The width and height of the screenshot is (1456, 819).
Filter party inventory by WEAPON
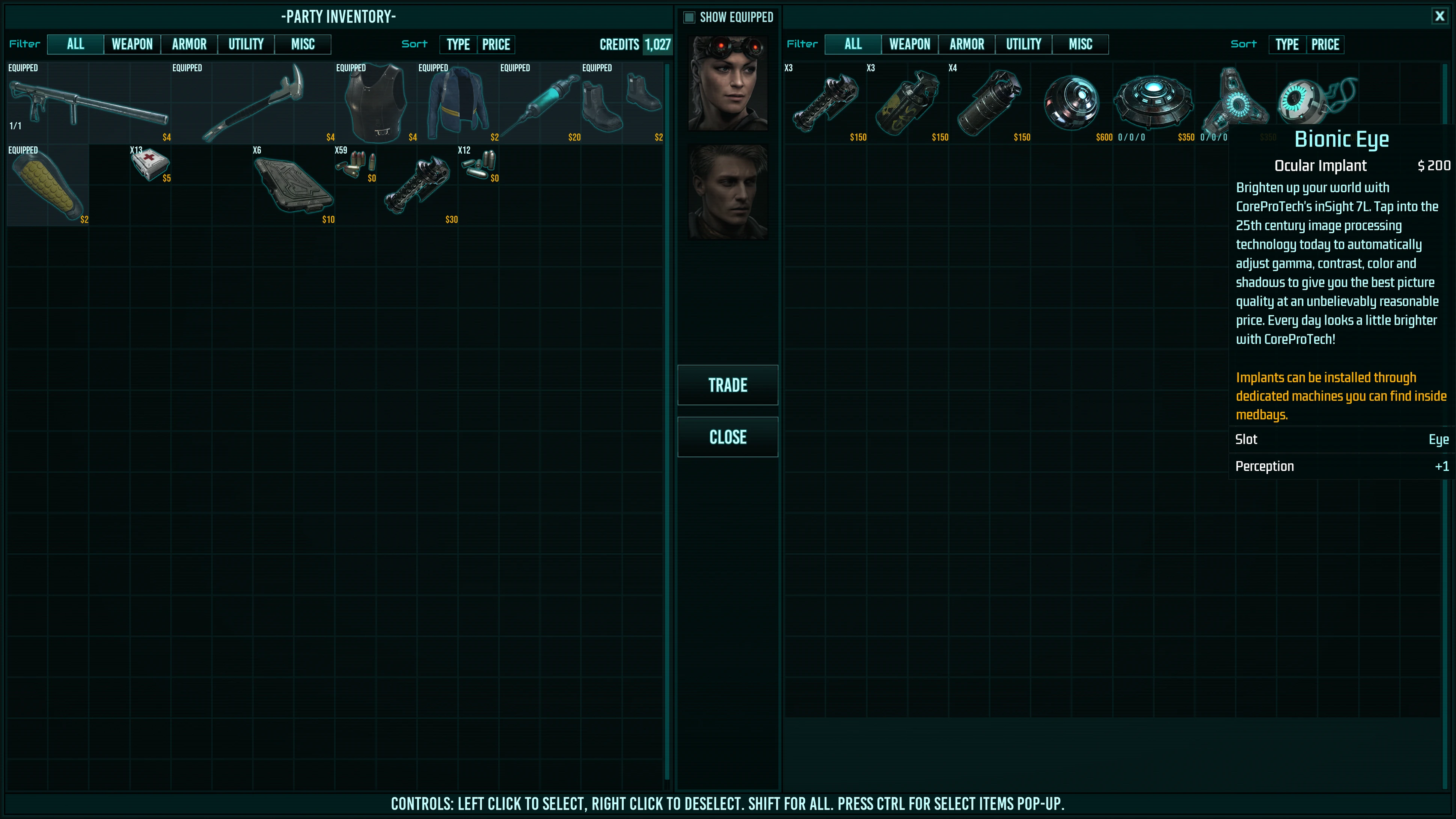pos(132,44)
